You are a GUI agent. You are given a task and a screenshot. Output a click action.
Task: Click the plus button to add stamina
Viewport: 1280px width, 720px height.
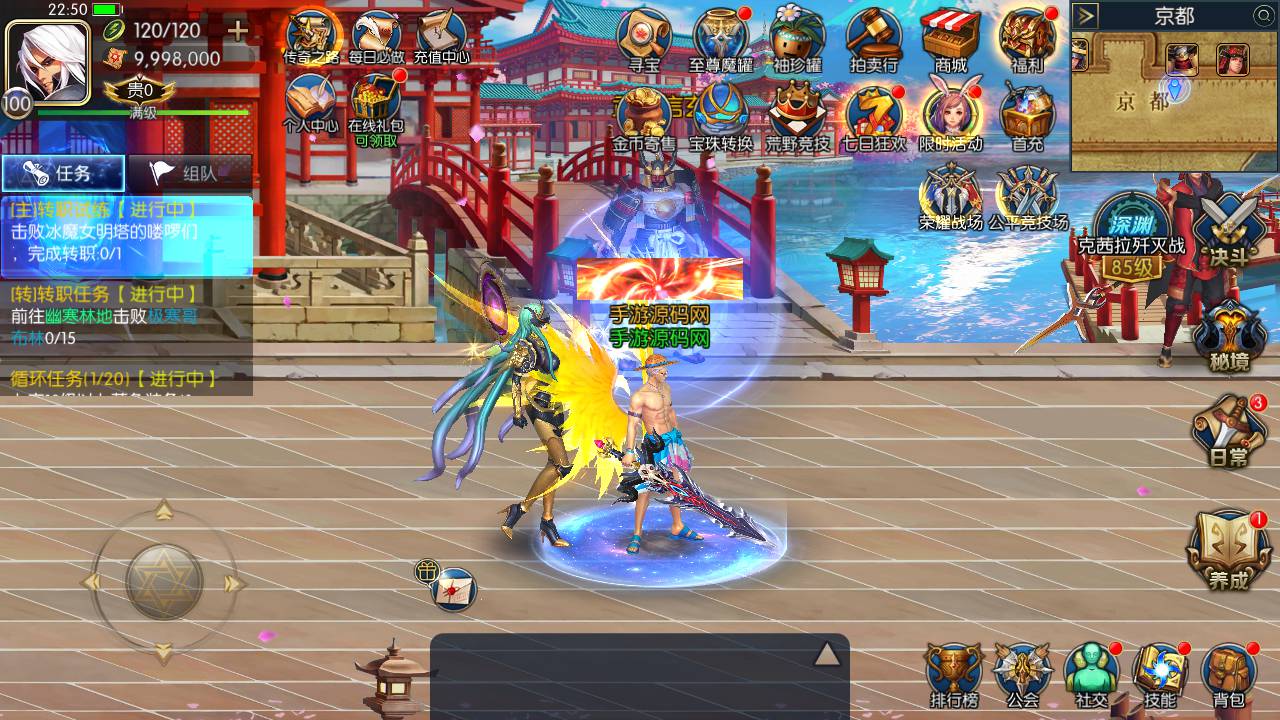(x=237, y=30)
